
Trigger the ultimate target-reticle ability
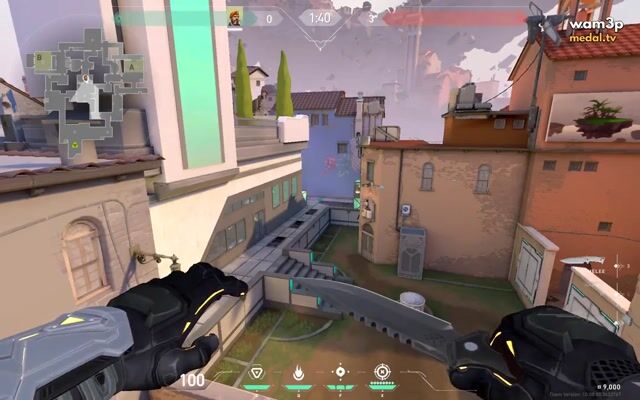pos(382,372)
